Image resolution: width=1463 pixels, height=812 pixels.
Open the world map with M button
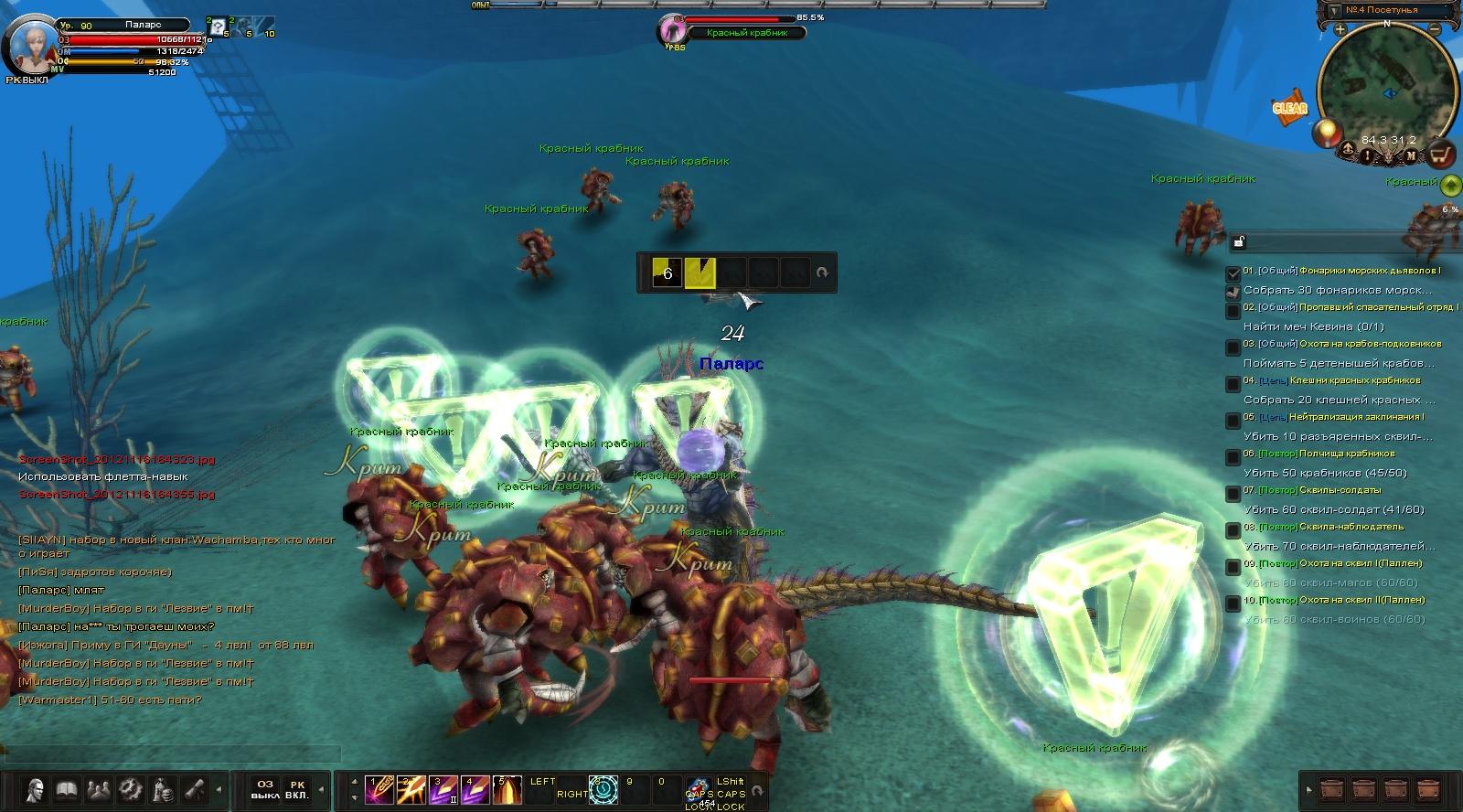click(1411, 156)
